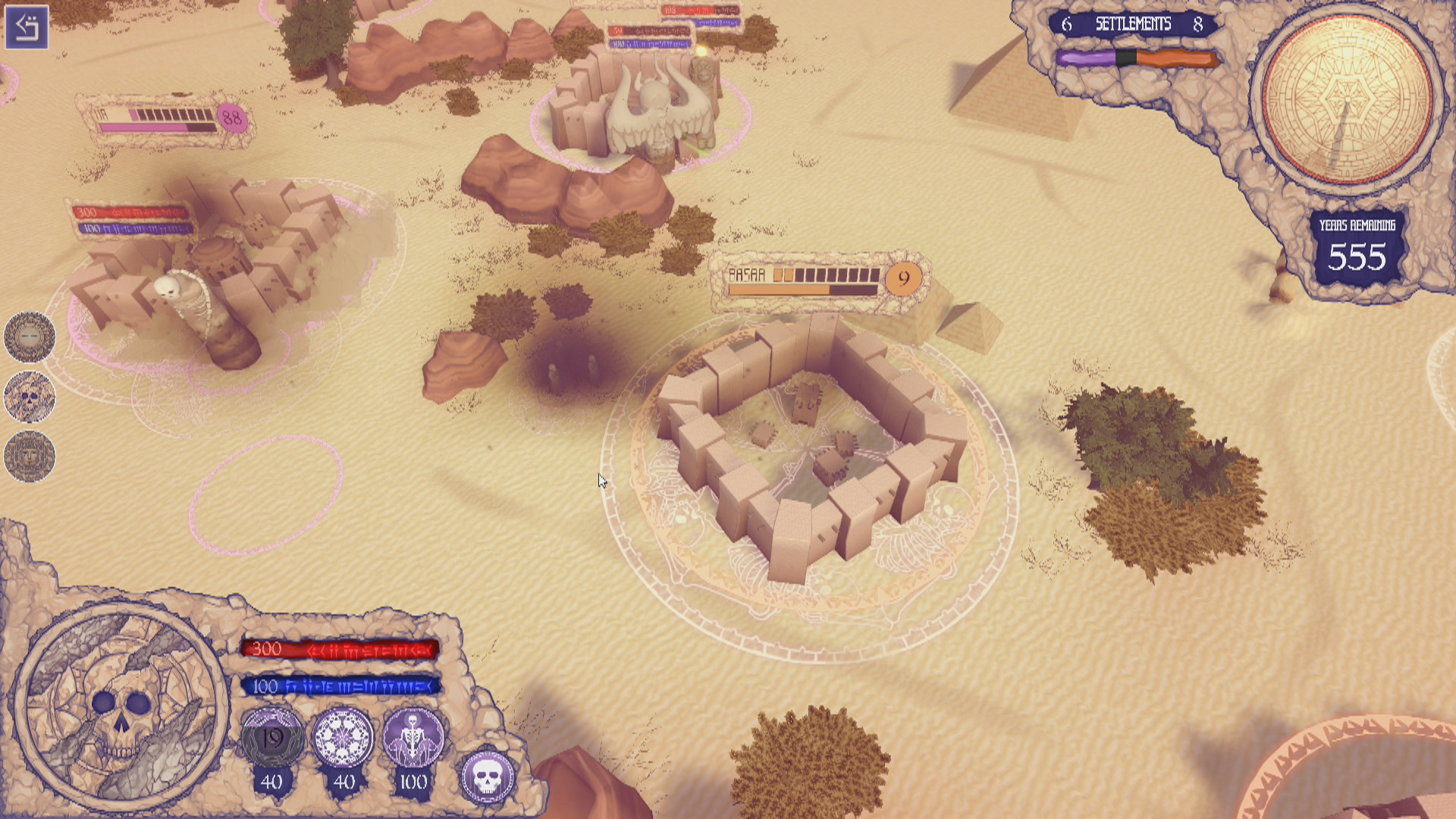This screenshot has width=1456, height=819.
Task: Click the red 300 health bar at the bottom
Action: click(x=340, y=649)
